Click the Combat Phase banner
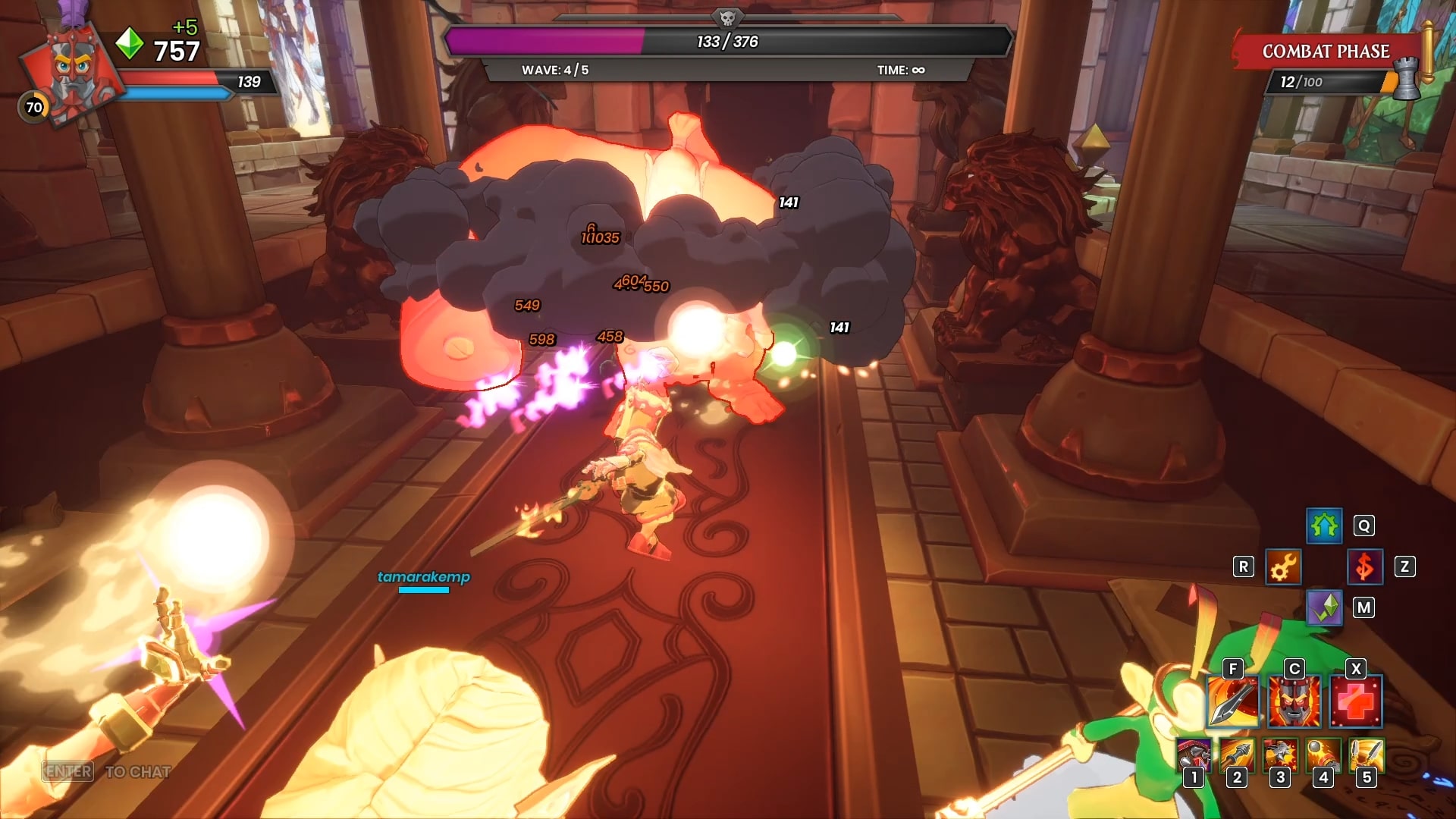 coord(1326,52)
